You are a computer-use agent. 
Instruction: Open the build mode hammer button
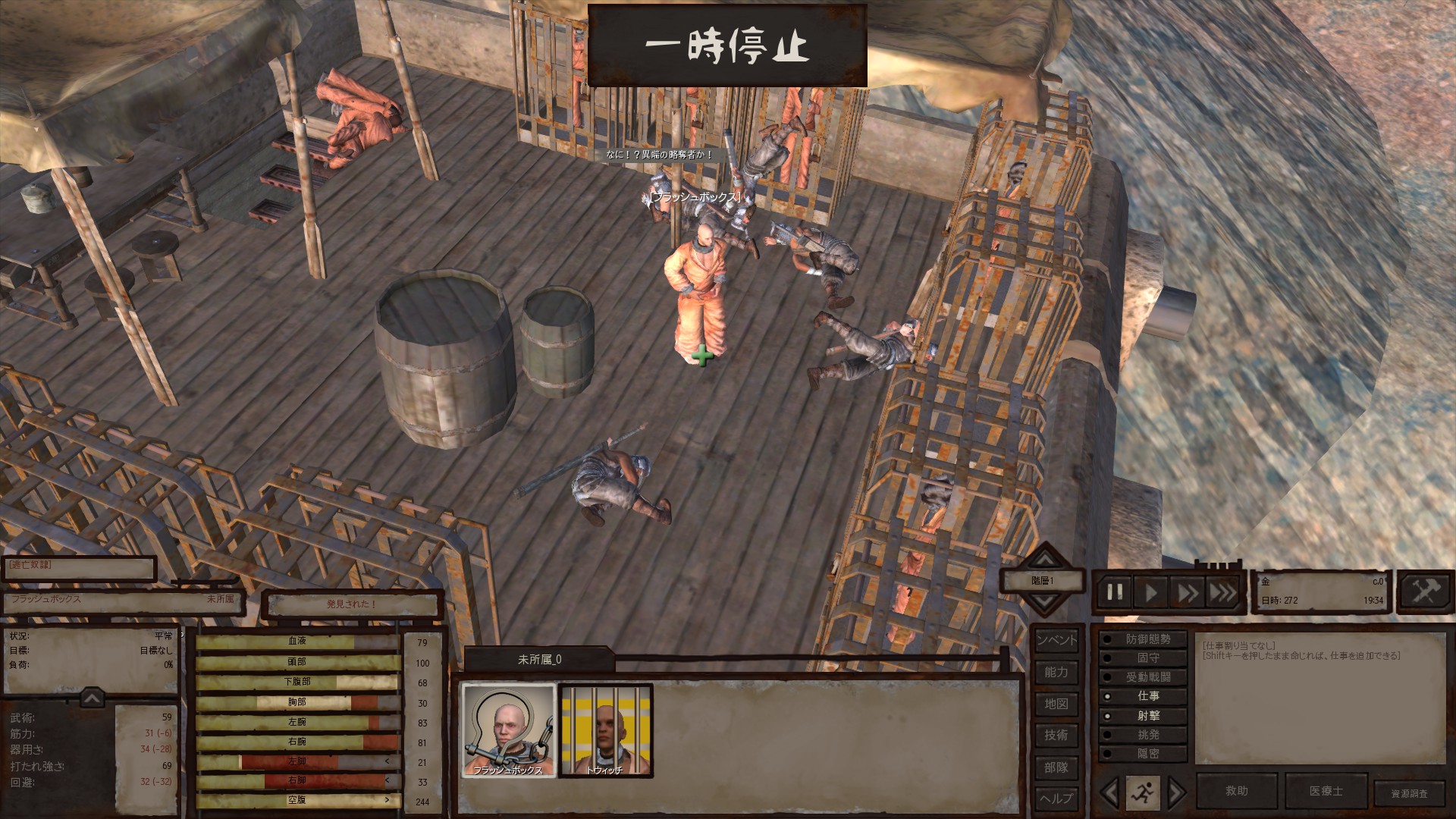pos(1424,591)
